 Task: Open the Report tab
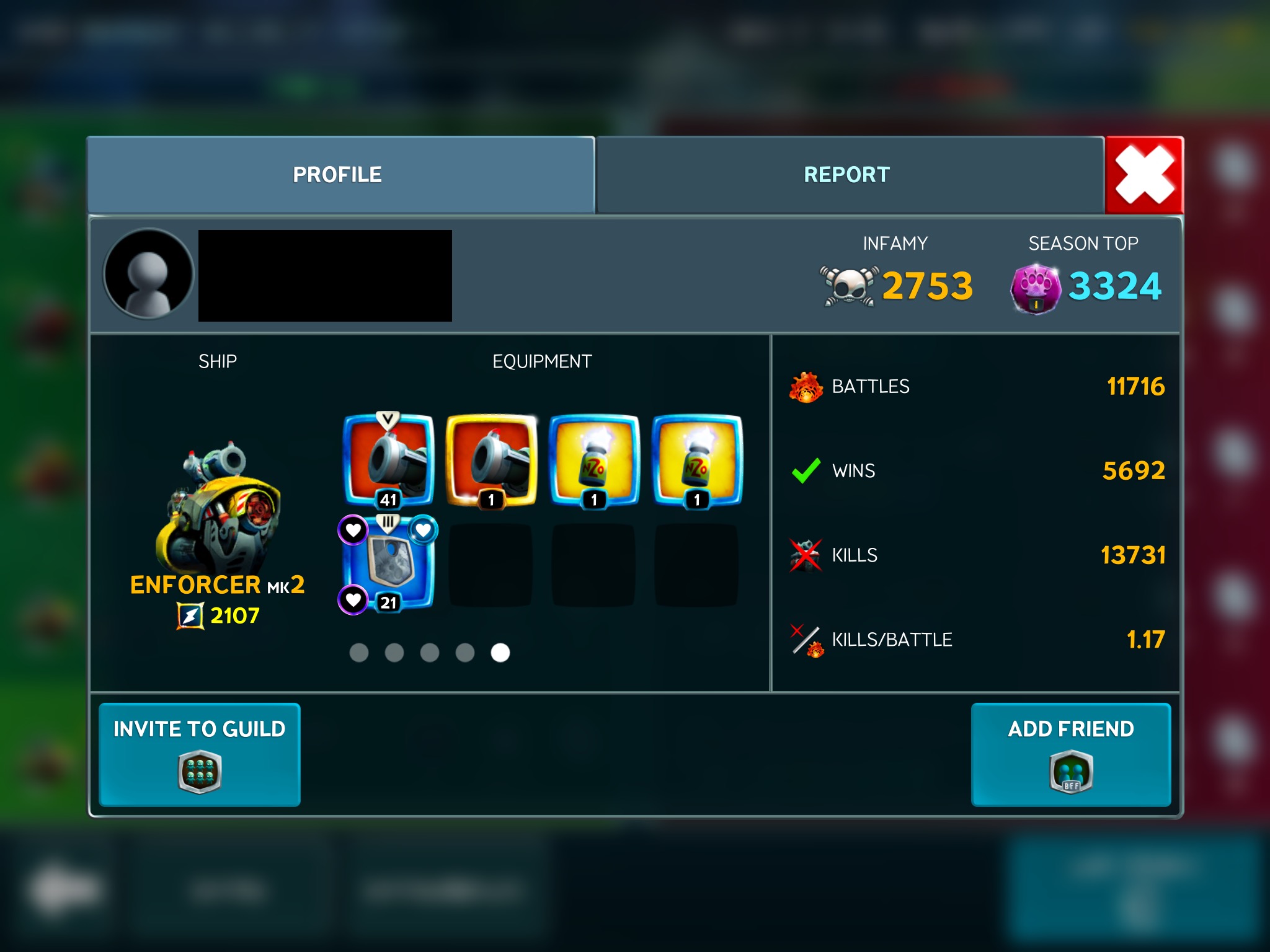coord(847,175)
